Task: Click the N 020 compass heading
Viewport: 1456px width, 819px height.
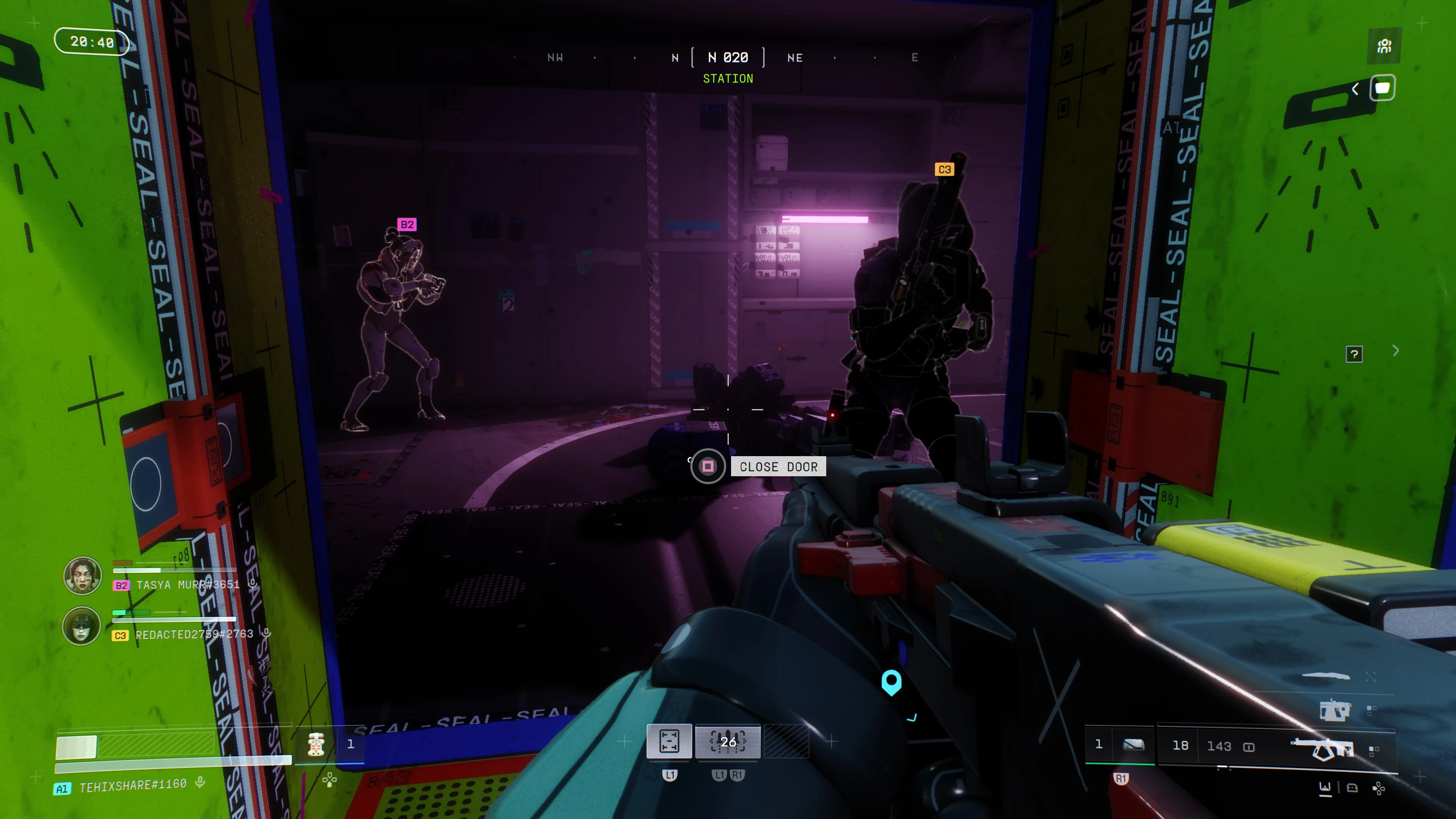Action: [728, 58]
